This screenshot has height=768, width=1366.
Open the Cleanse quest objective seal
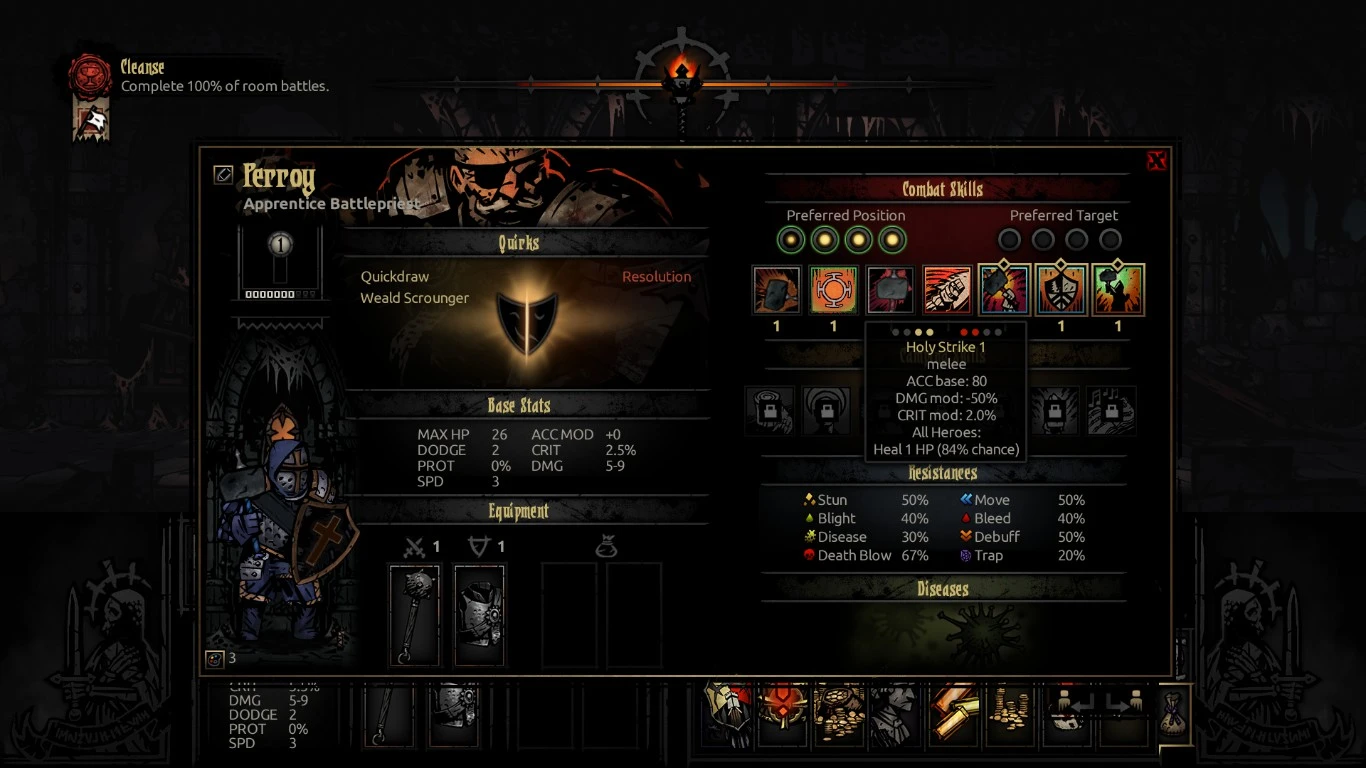point(89,76)
